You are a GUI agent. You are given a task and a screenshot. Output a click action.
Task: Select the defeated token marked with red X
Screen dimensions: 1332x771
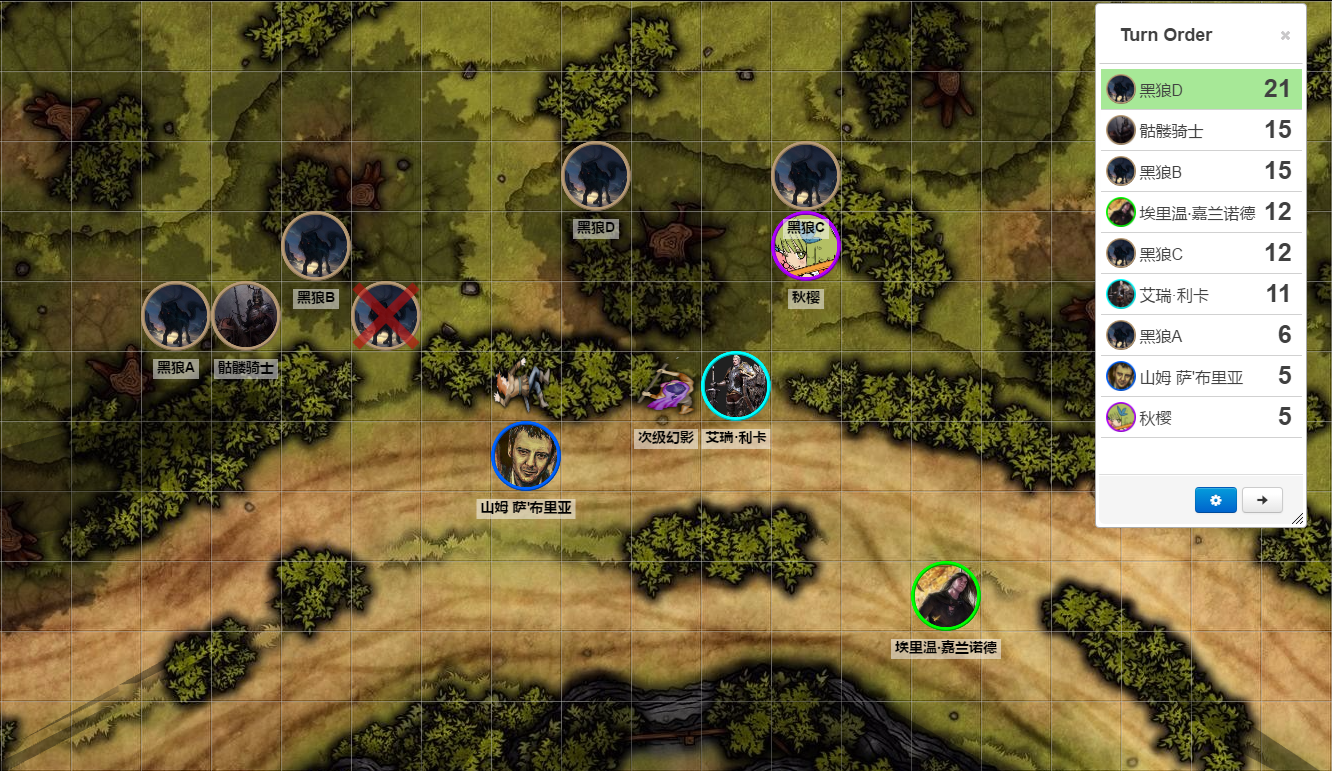coord(386,316)
